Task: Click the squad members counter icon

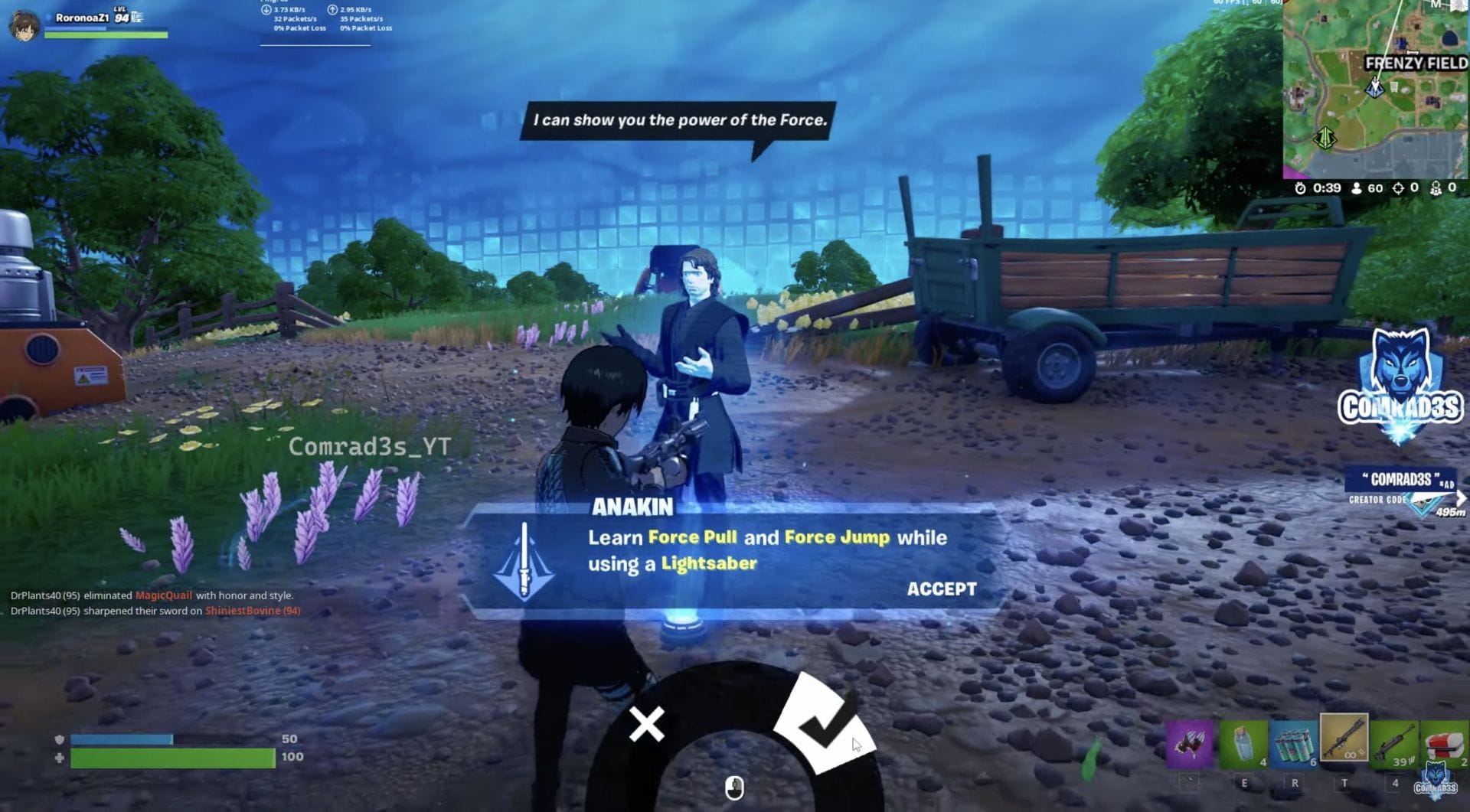Action: (1436, 188)
